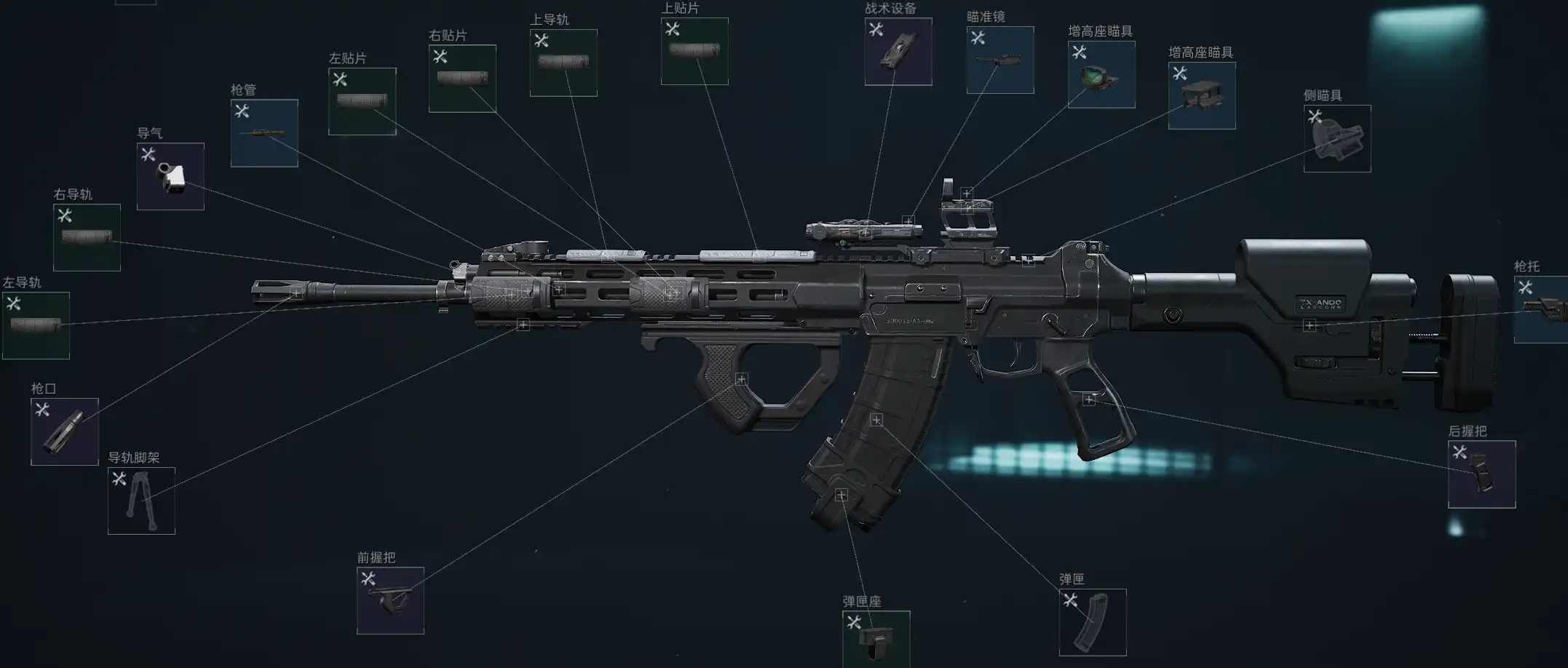Open the 战术设备 tactical device slot

pyautogui.click(x=898, y=52)
